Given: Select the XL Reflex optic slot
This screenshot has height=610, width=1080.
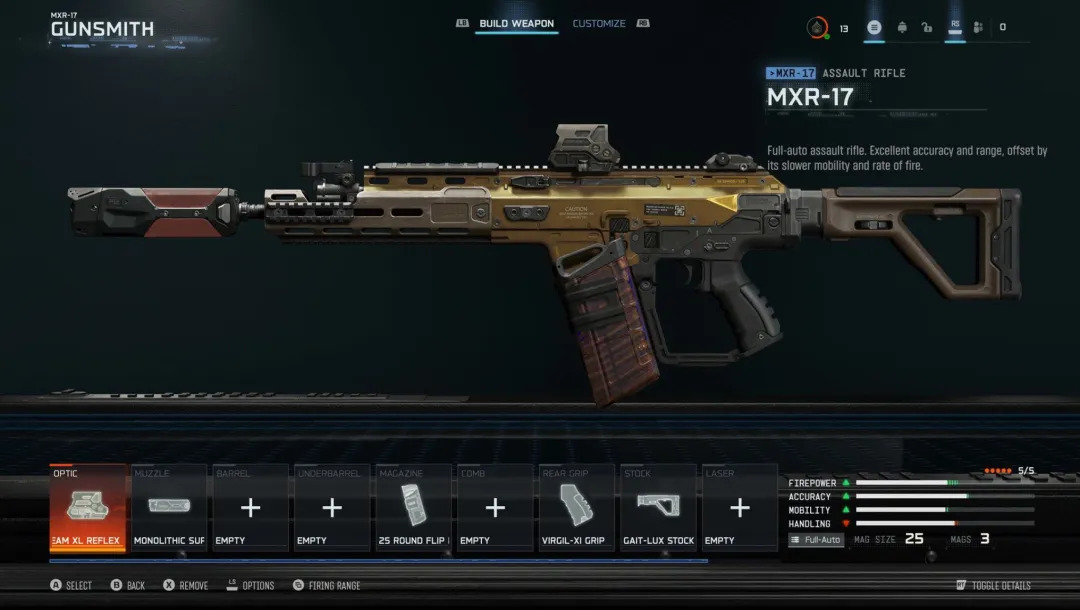Looking at the screenshot, I should click(x=88, y=507).
